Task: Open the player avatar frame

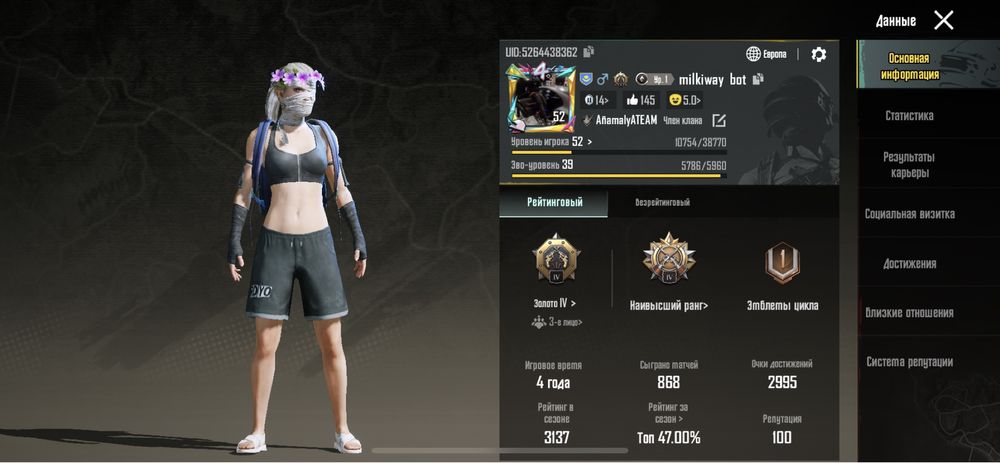Action: [541, 98]
